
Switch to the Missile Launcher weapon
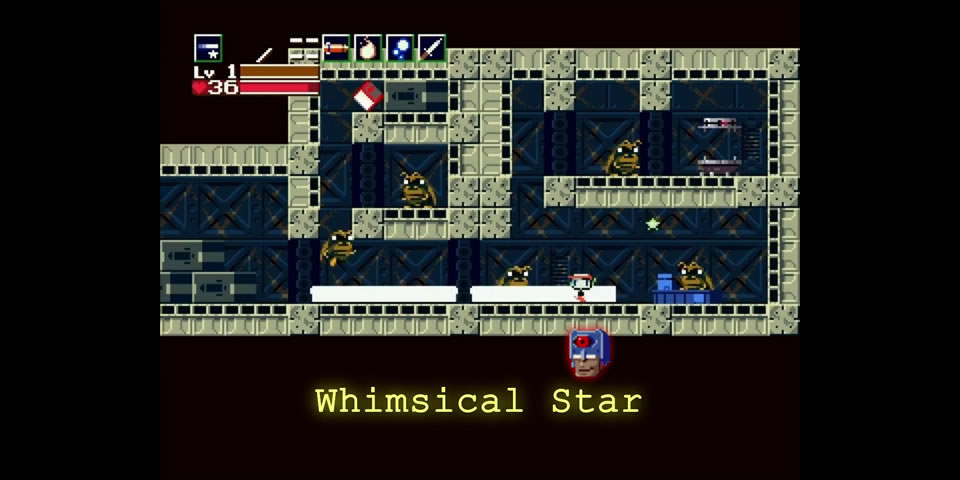pos(336,48)
